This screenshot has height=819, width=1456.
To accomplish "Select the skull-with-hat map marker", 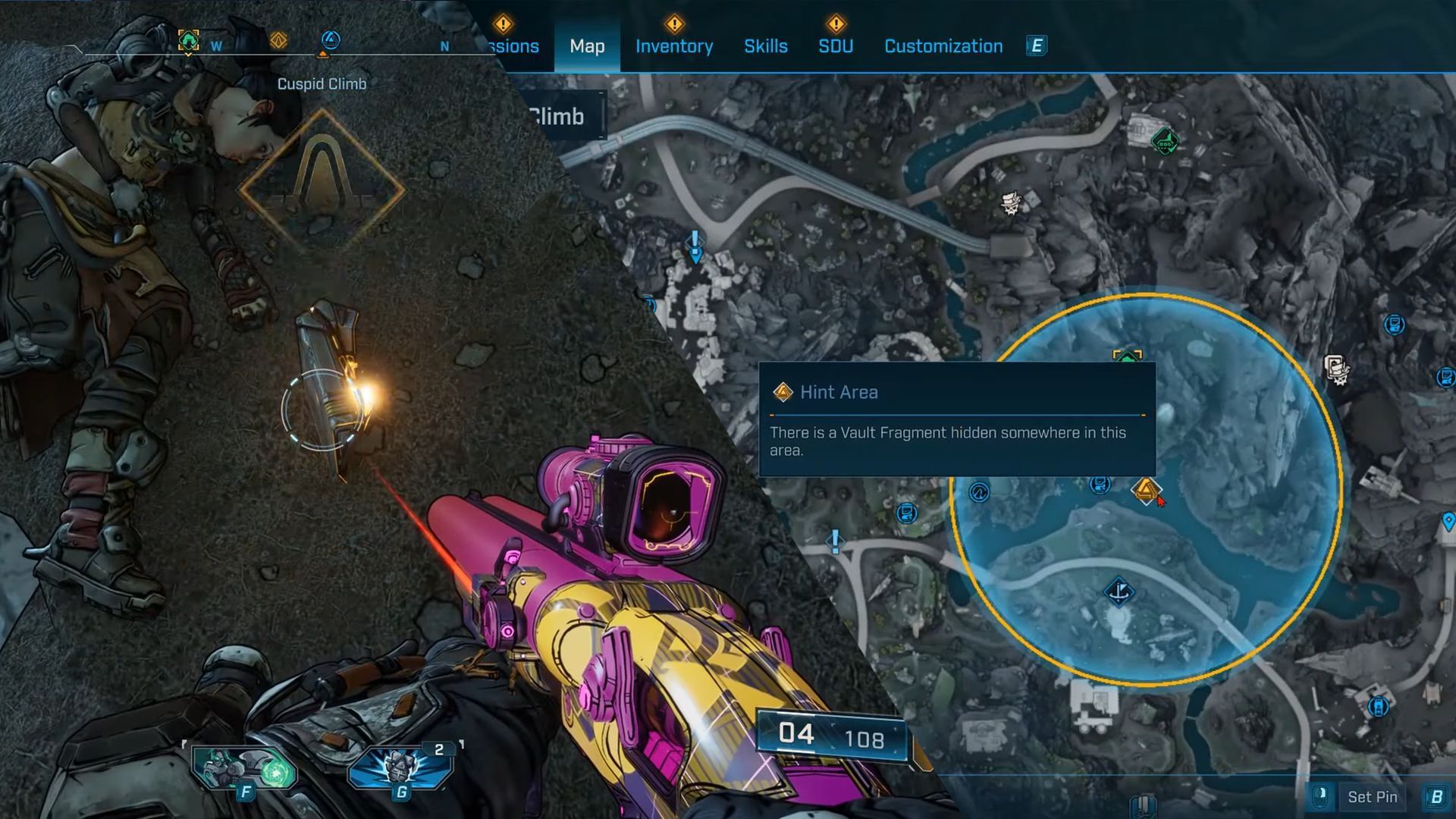I will click(x=1012, y=203).
